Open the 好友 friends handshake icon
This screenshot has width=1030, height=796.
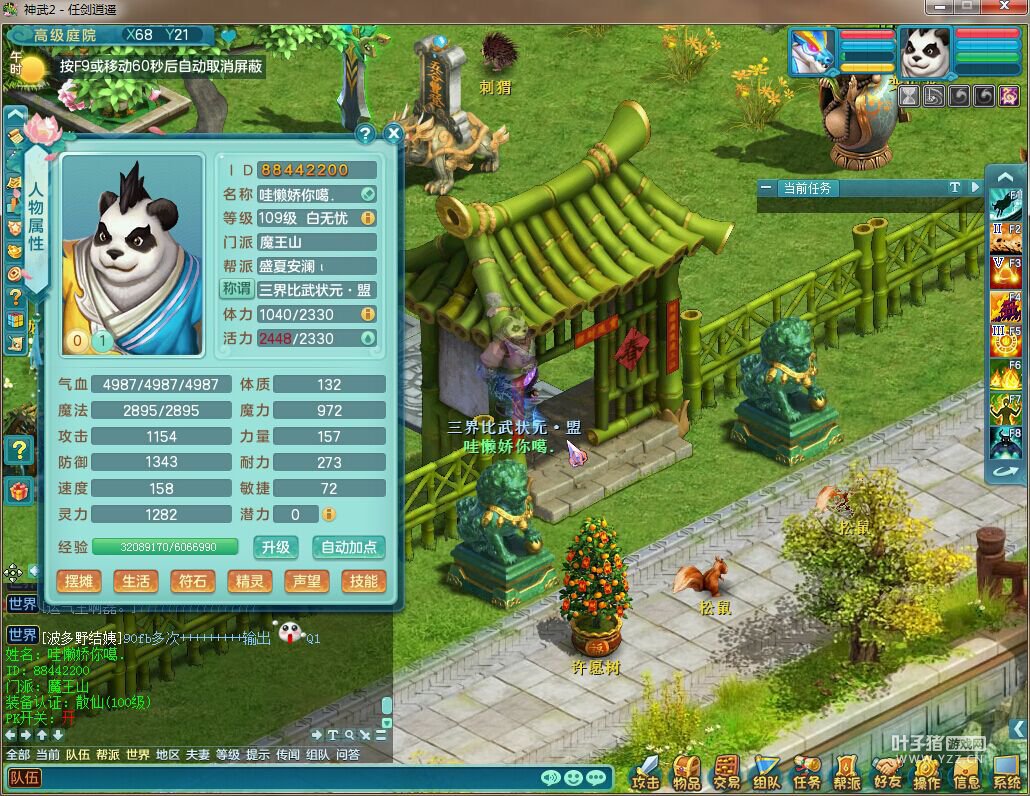(x=887, y=772)
